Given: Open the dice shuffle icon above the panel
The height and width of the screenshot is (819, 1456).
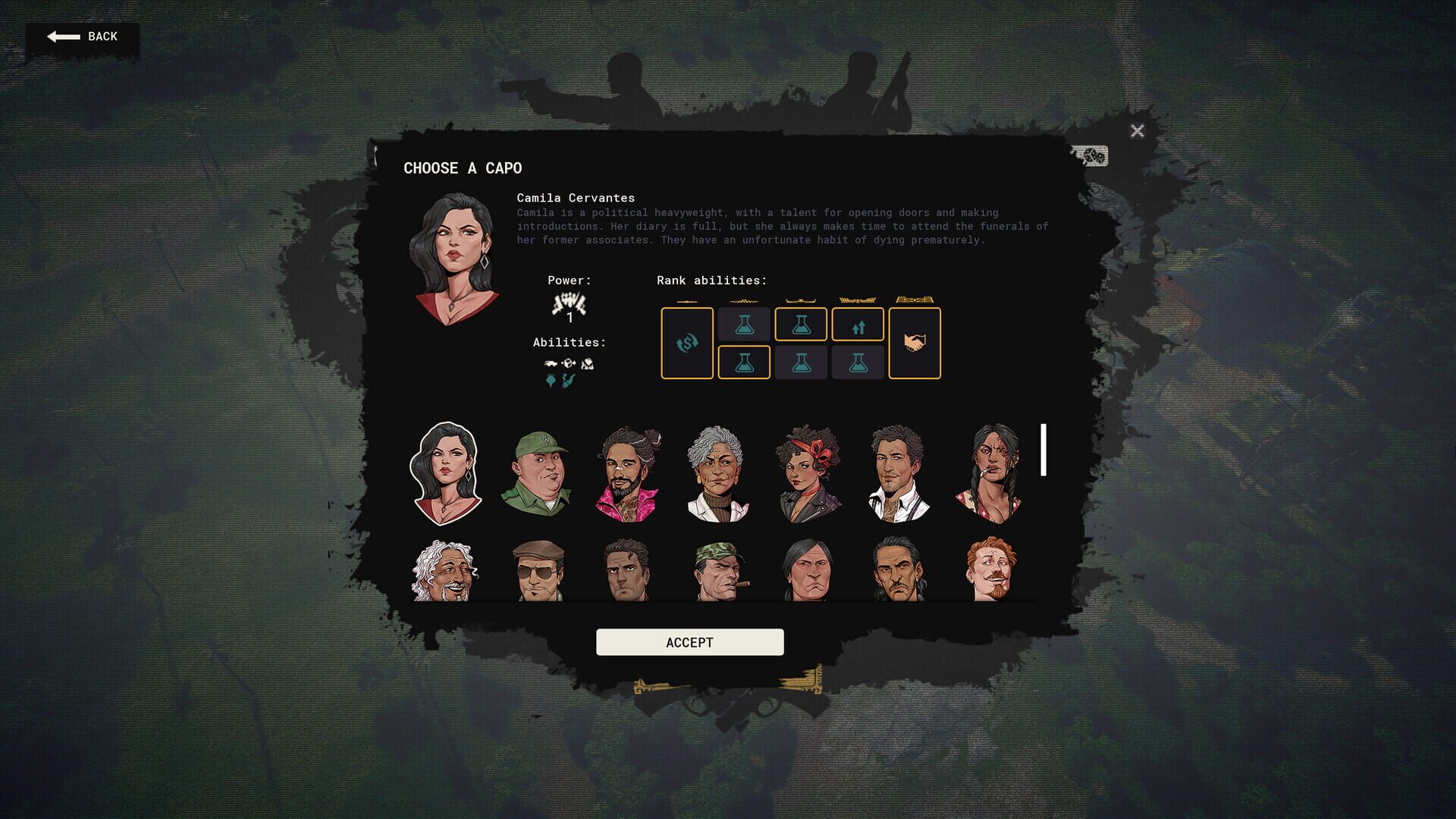Looking at the screenshot, I should click(x=1090, y=156).
